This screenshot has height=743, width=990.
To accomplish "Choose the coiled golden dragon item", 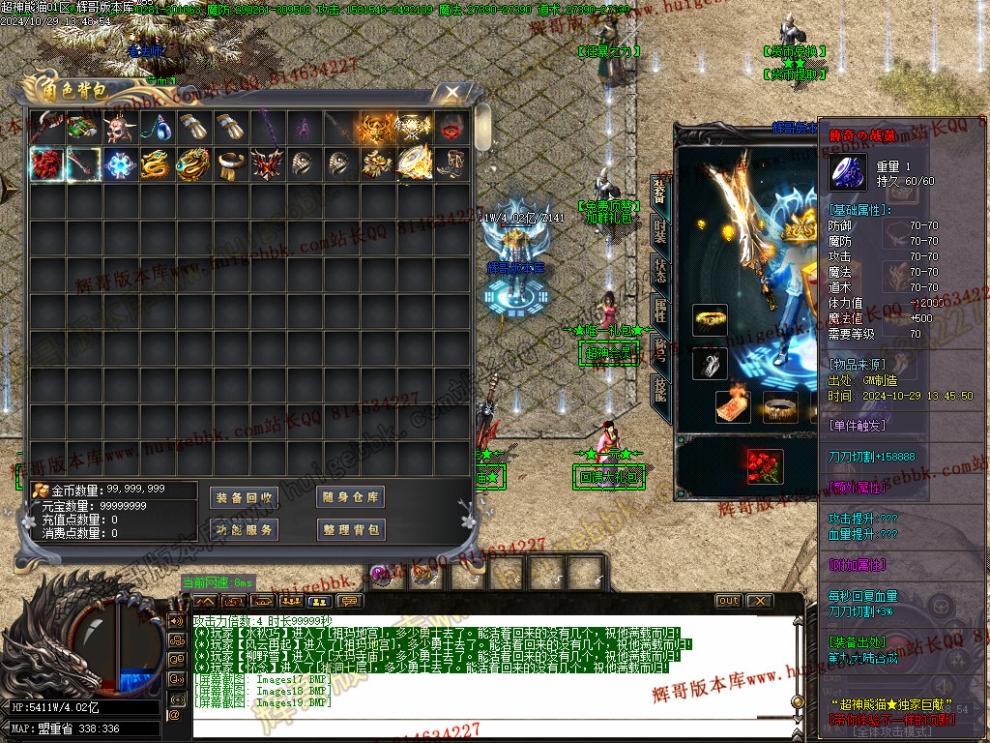I will 158,164.
